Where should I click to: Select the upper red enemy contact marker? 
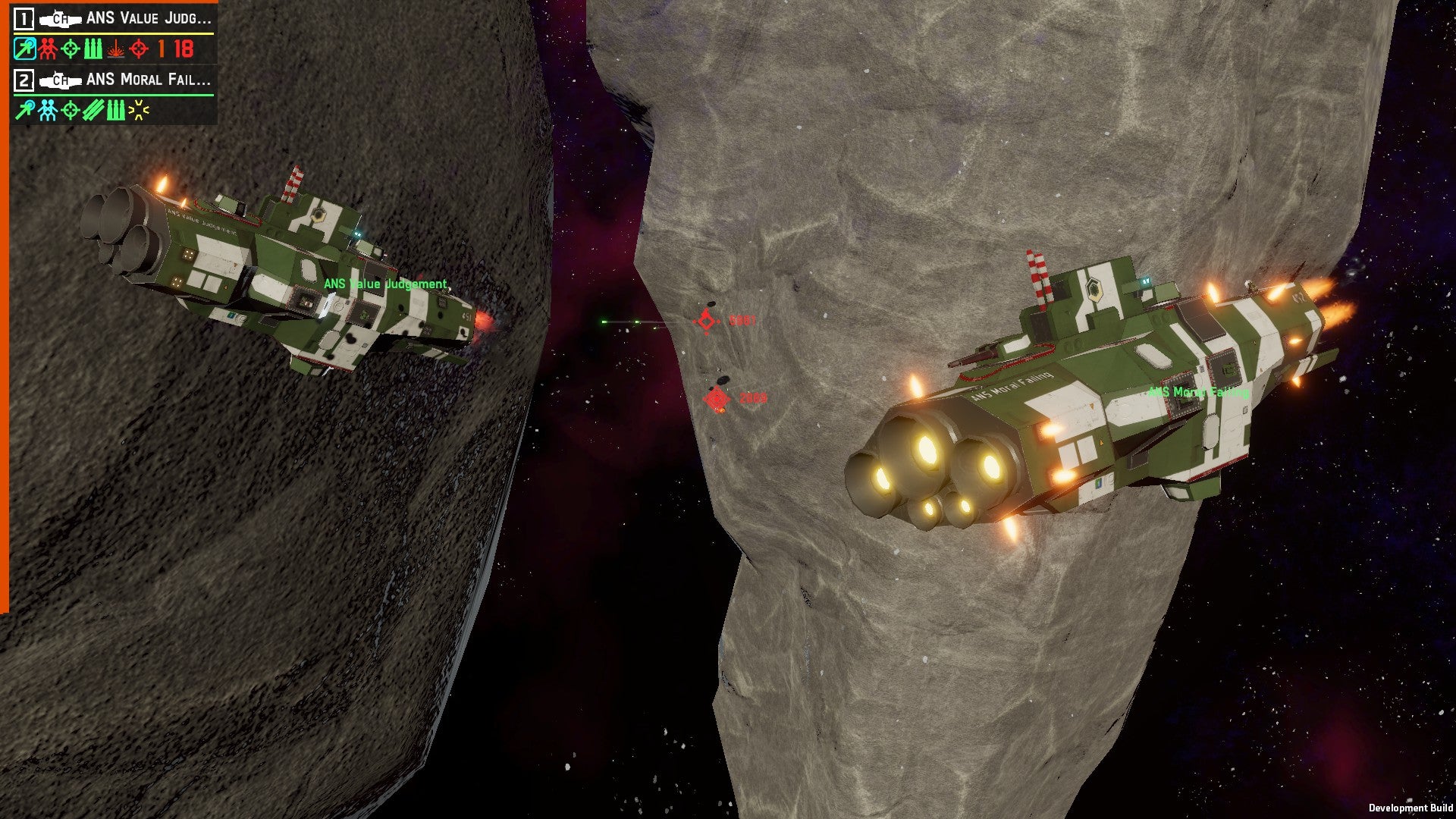(706, 321)
